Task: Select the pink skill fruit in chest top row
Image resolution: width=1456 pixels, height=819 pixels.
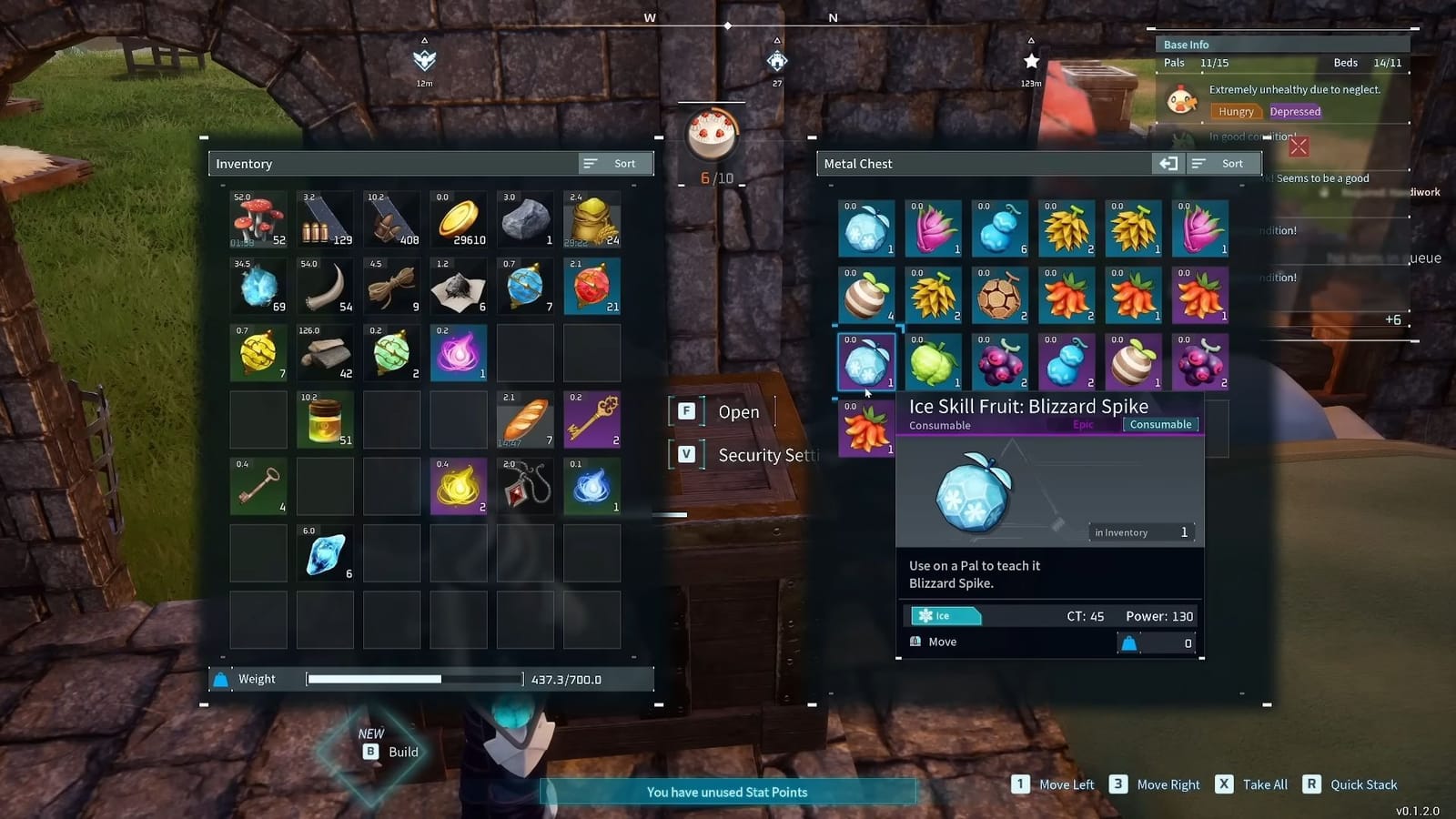Action: 933,227
